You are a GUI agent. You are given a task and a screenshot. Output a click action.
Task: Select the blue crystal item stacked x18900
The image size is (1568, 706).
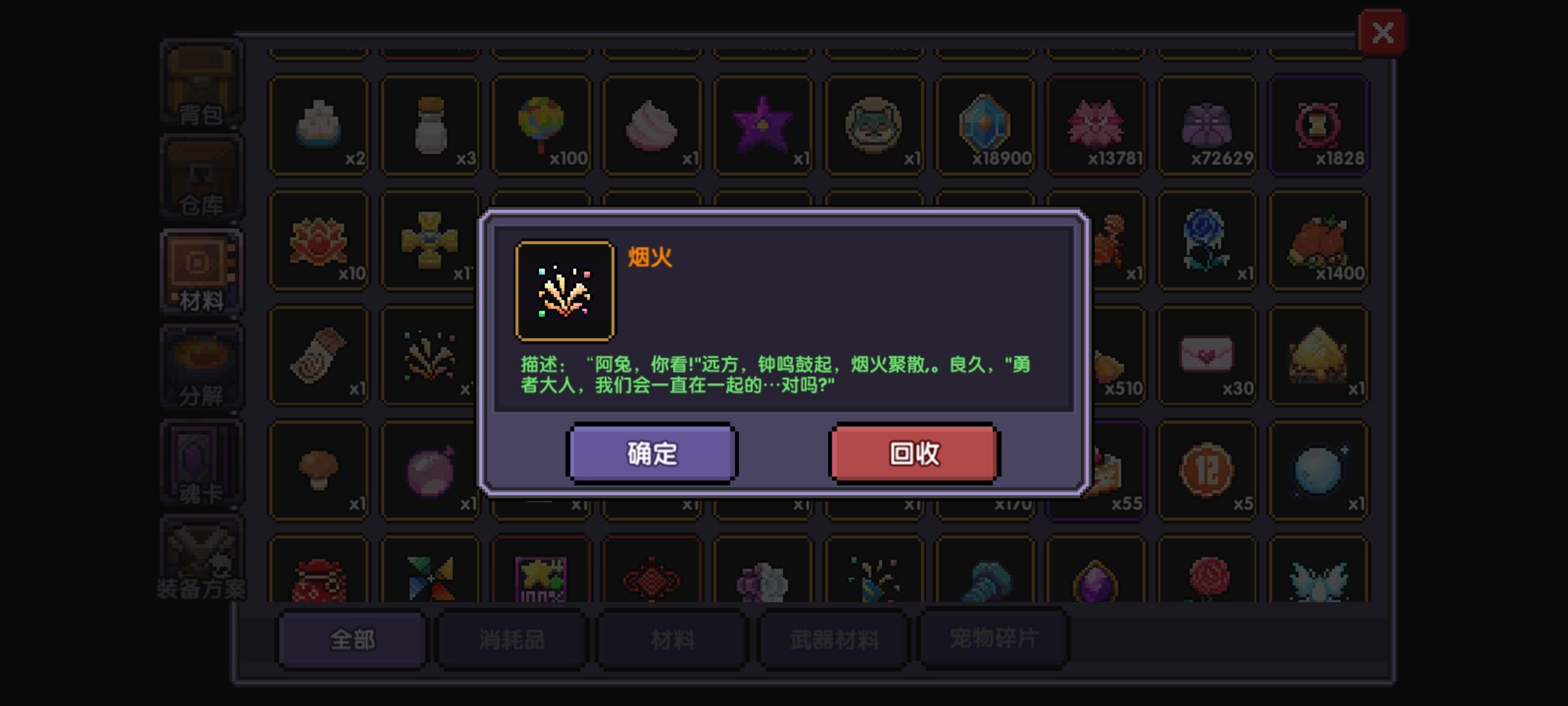[x=985, y=124]
